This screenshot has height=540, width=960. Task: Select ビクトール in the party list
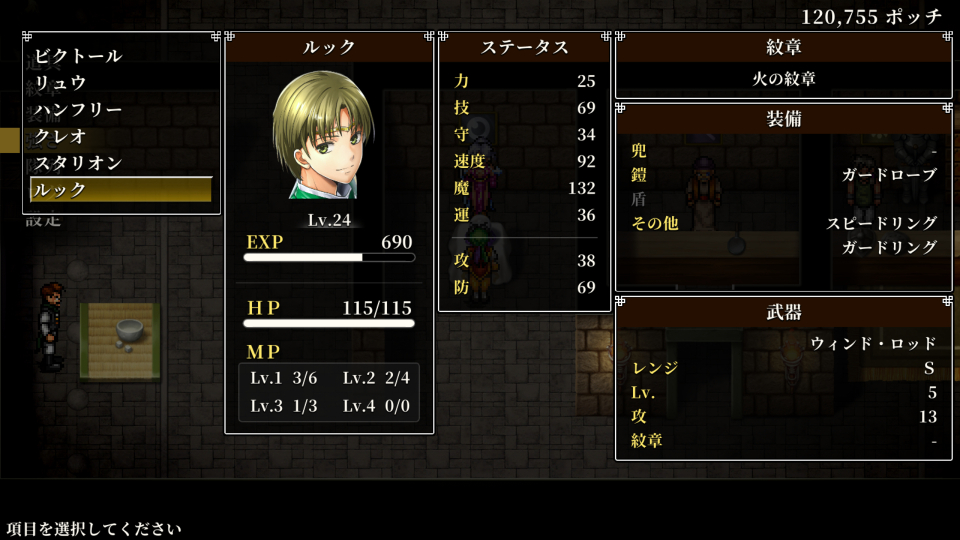pos(78,56)
